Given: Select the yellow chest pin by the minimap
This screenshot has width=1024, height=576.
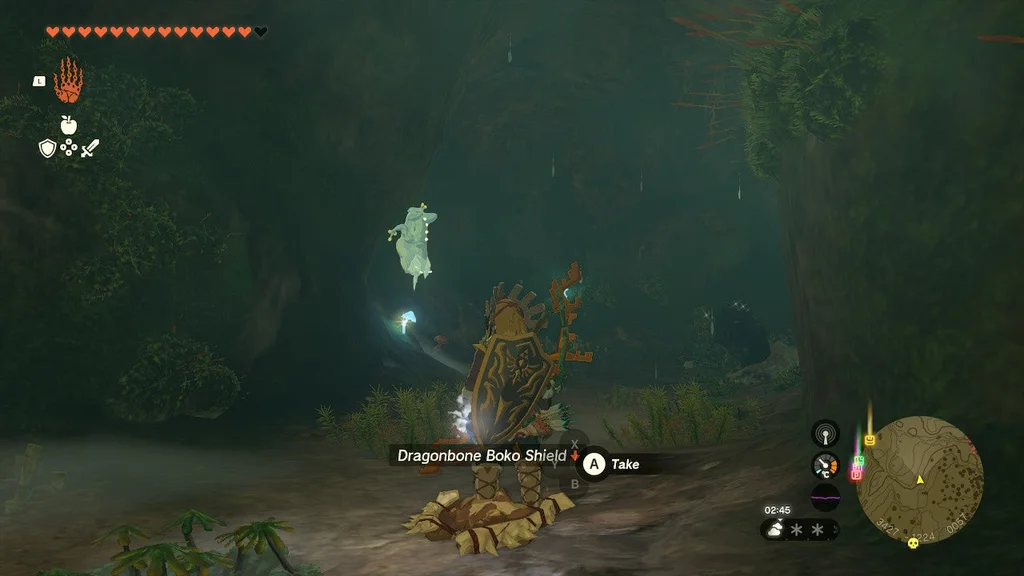Looking at the screenshot, I should click(869, 440).
